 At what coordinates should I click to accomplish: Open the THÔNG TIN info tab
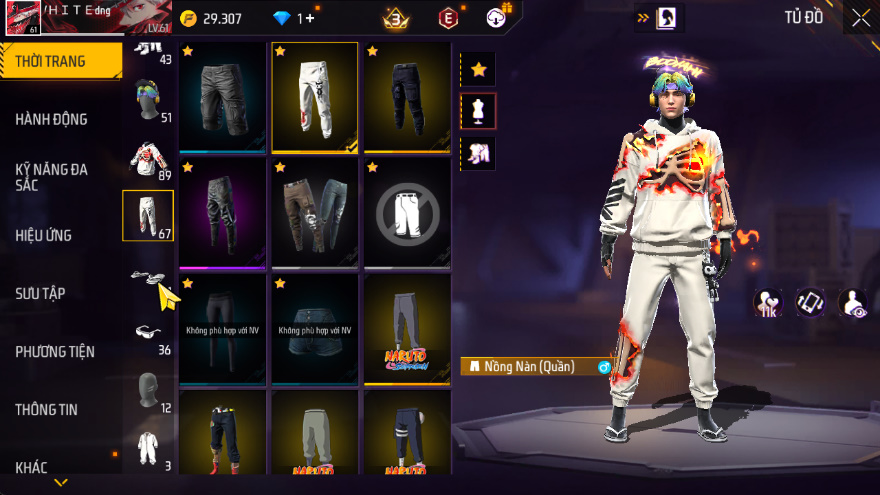tap(46, 409)
